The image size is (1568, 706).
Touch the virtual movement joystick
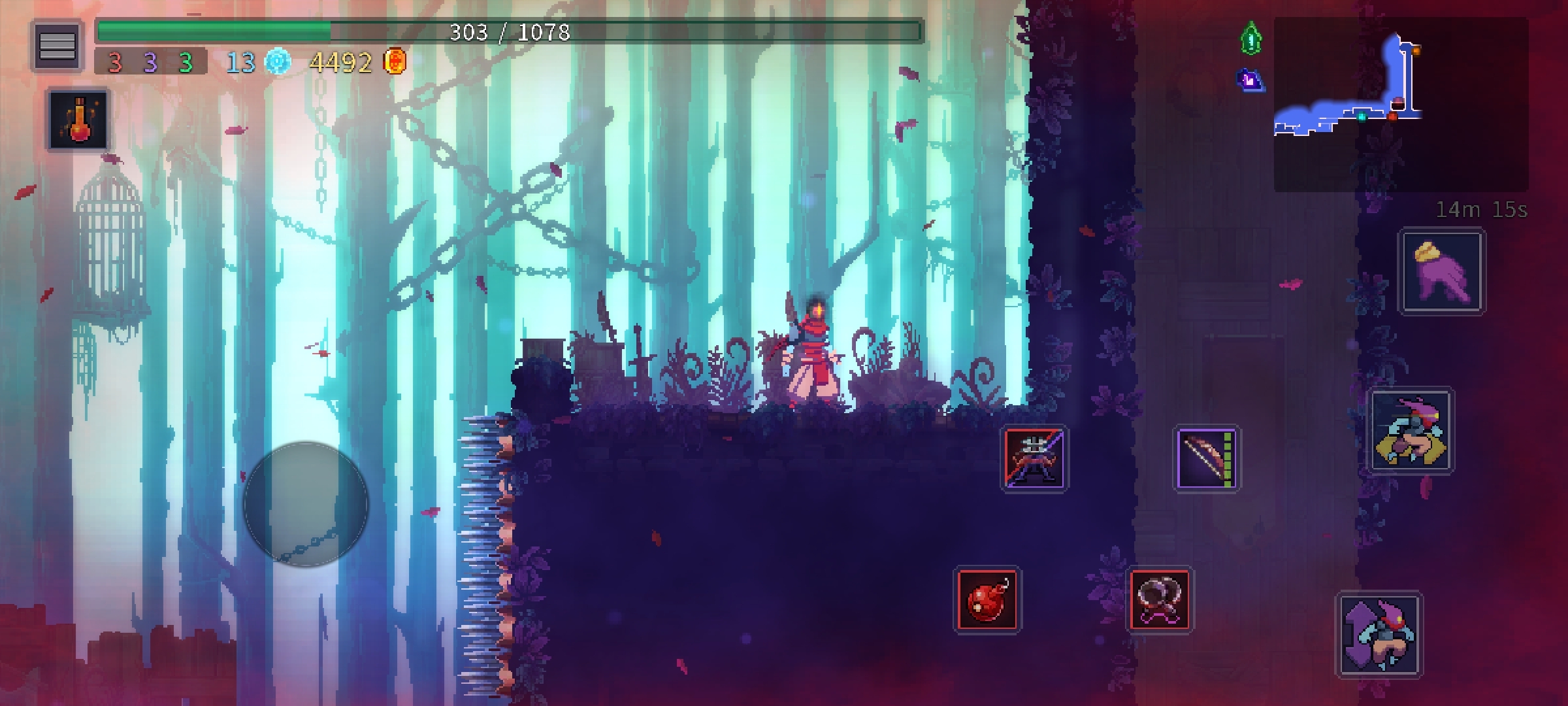click(x=306, y=504)
